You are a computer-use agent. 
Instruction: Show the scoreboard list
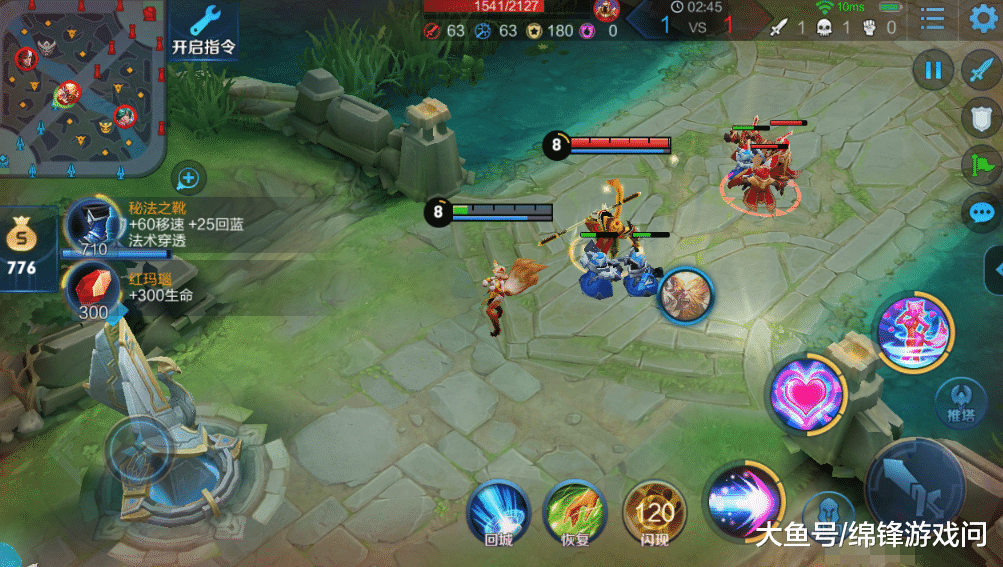932,19
